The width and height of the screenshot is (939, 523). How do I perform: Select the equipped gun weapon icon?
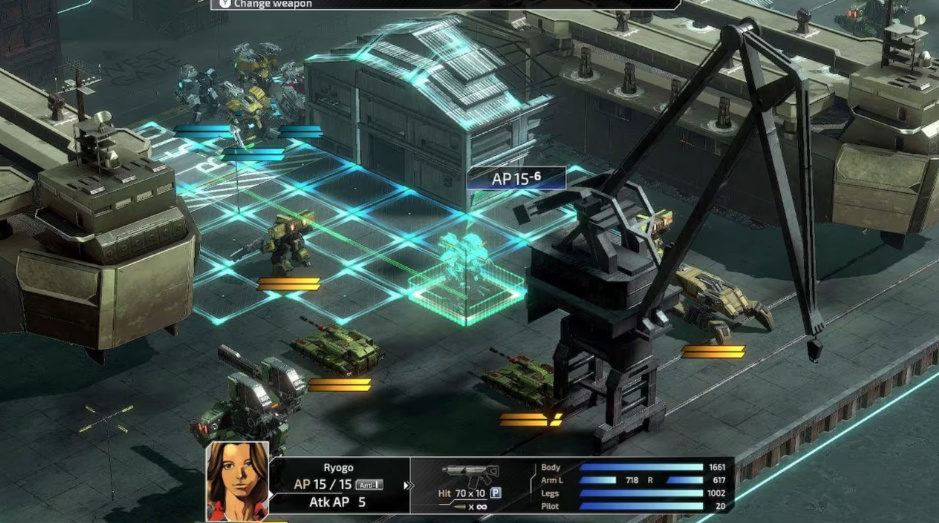[x=470, y=473]
